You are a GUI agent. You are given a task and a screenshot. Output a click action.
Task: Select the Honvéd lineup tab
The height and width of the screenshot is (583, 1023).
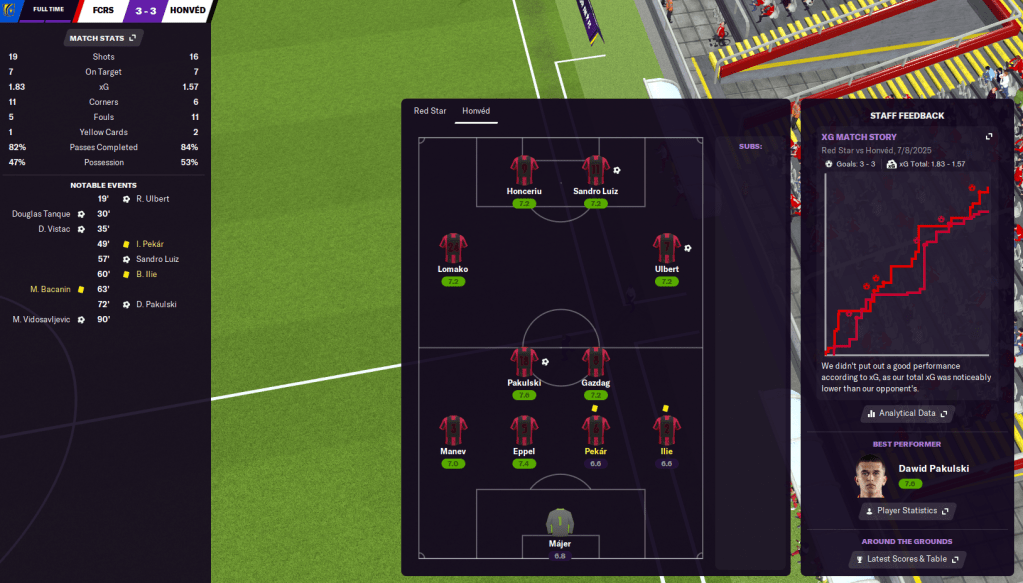476,111
